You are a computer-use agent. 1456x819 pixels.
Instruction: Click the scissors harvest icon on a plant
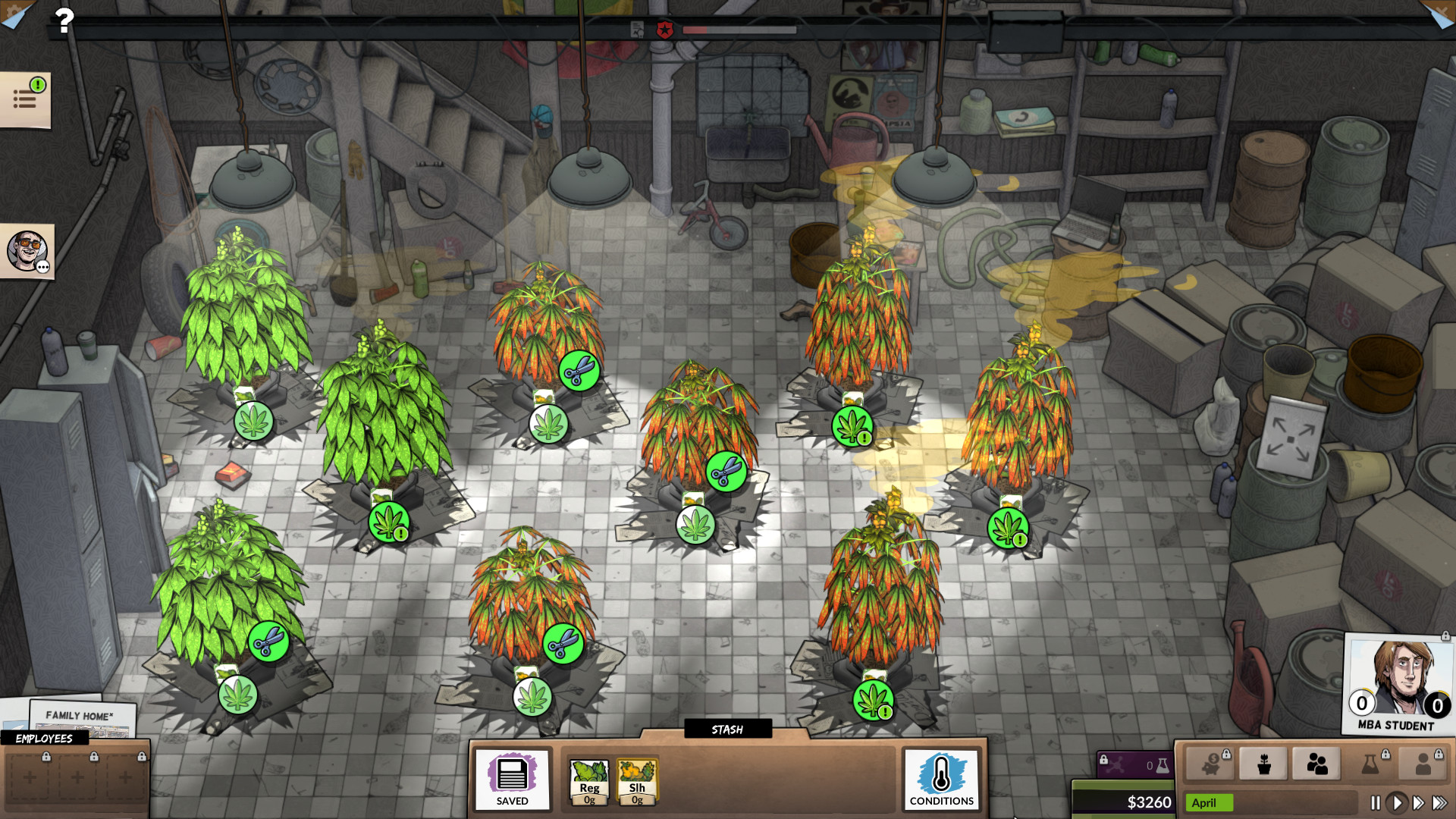click(579, 372)
